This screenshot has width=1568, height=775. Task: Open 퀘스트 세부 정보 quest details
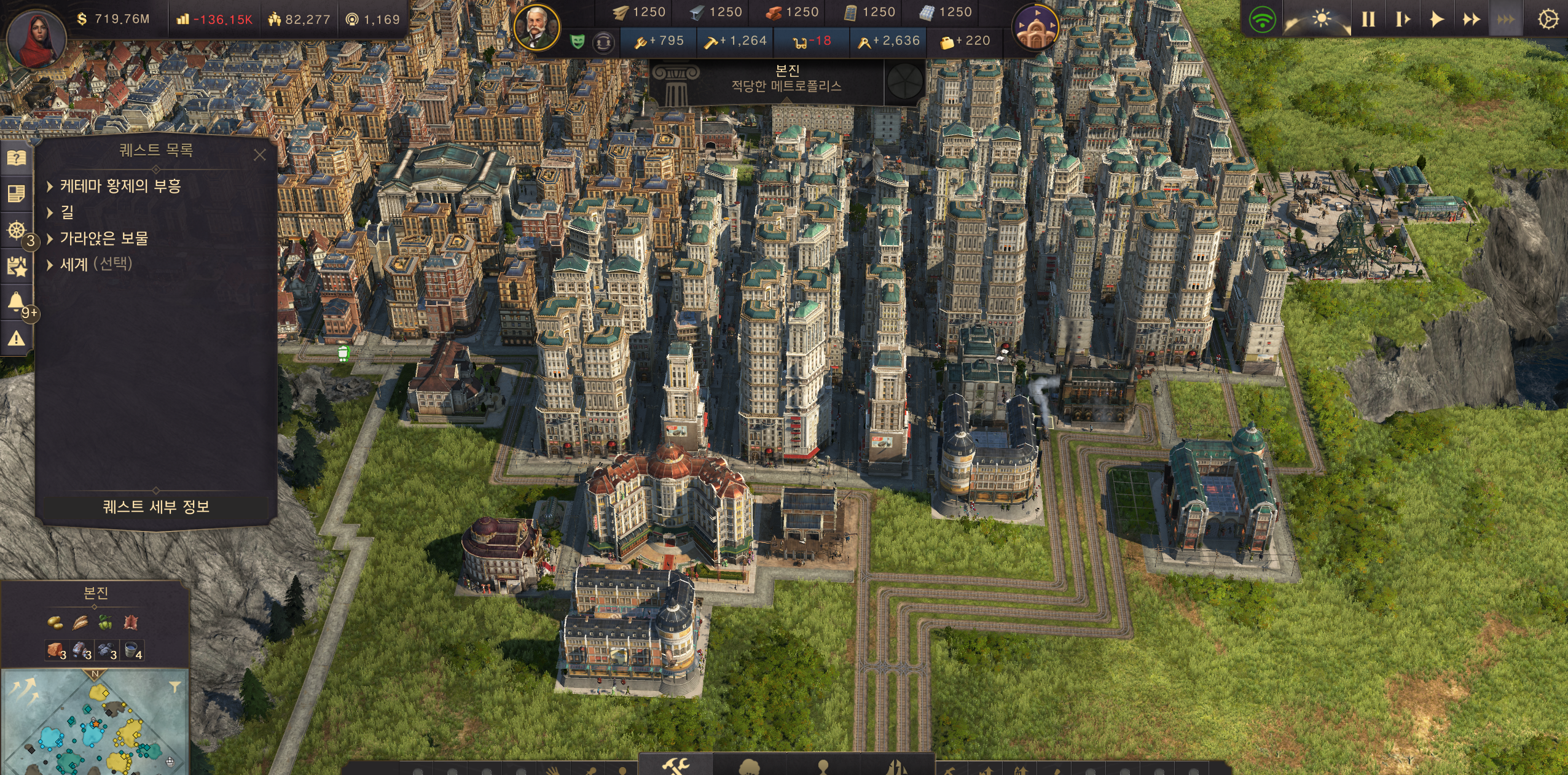pos(156,507)
